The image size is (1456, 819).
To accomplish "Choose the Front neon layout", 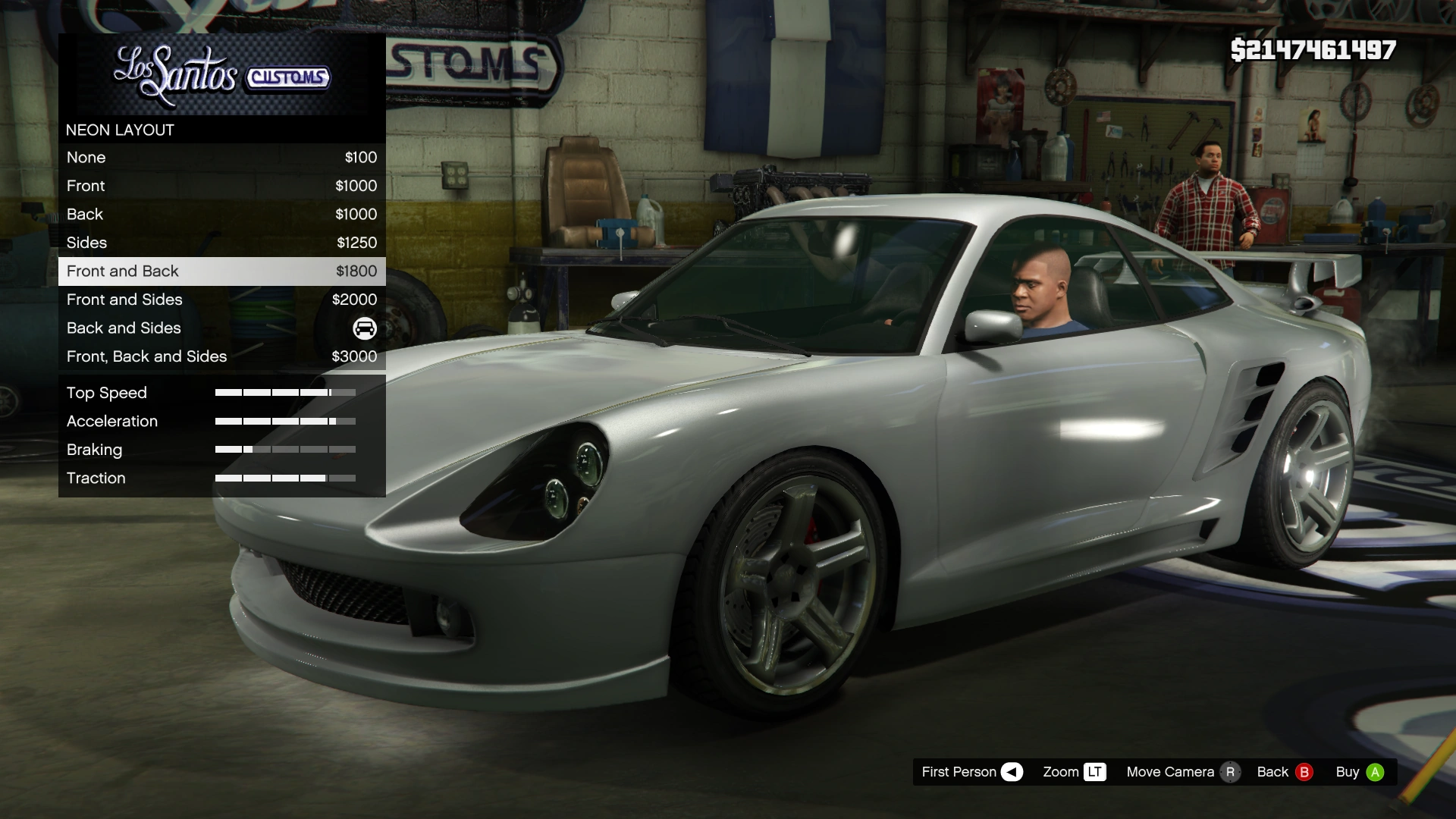I will (221, 186).
